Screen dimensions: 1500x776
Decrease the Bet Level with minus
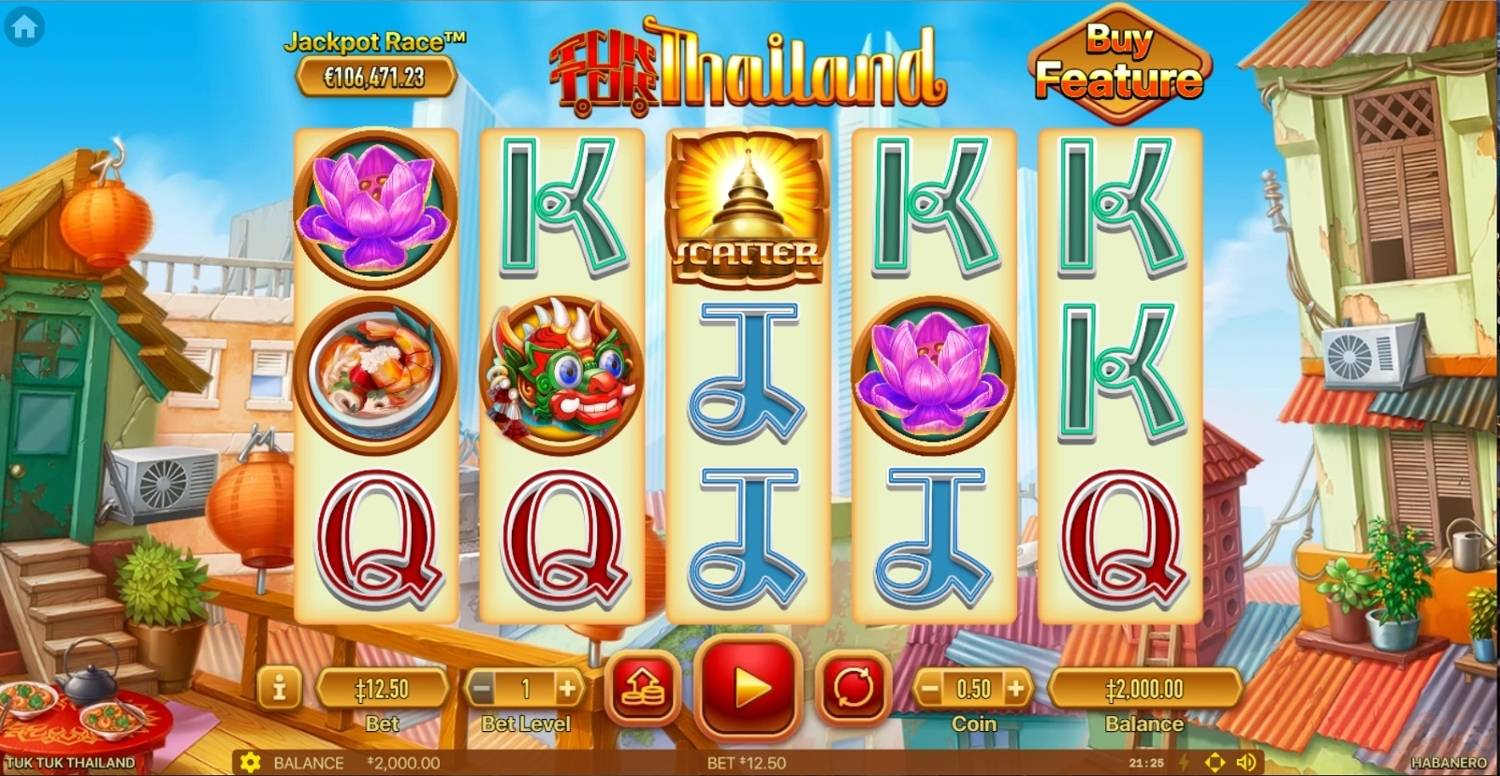click(x=482, y=688)
